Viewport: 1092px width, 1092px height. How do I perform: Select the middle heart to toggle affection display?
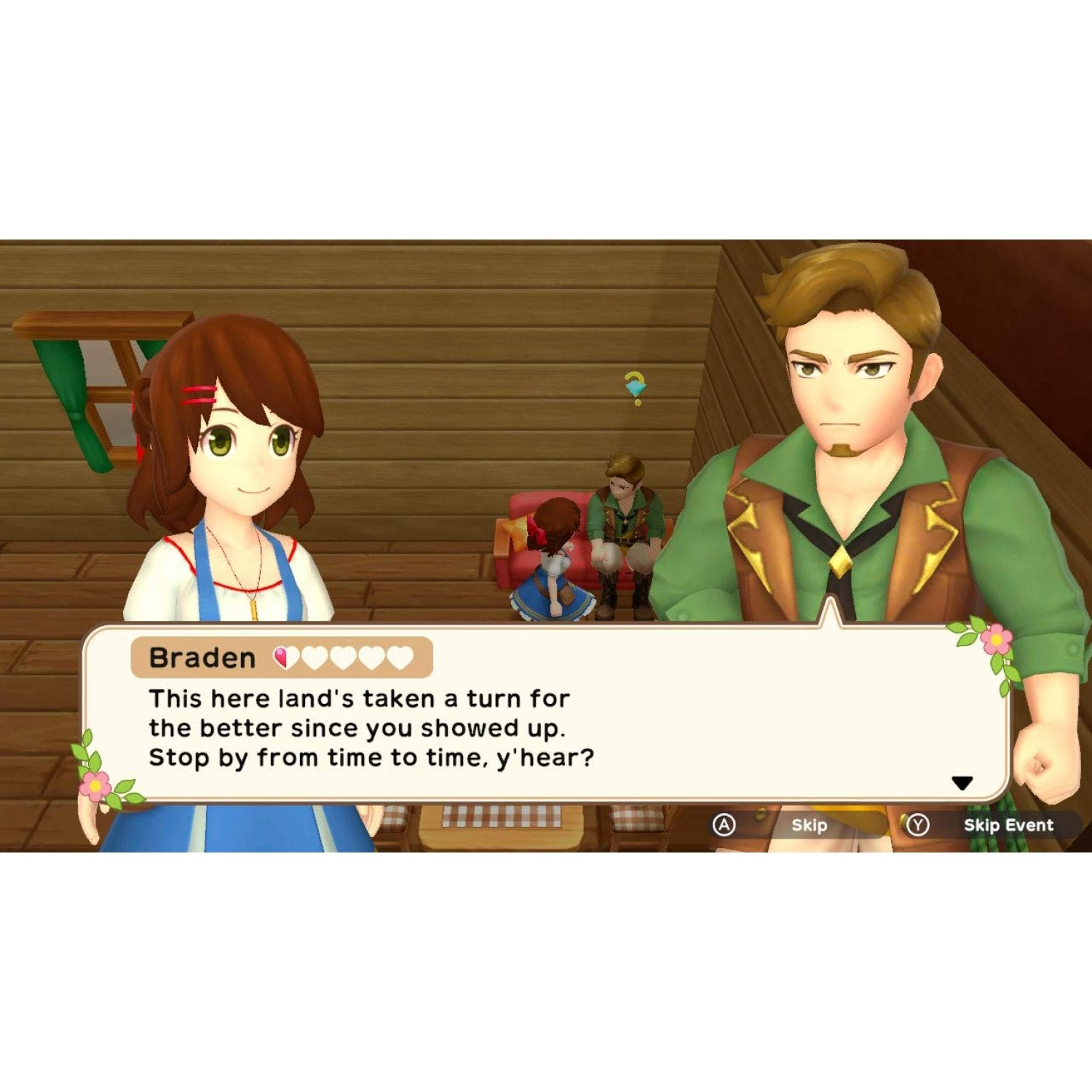(343, 656)
